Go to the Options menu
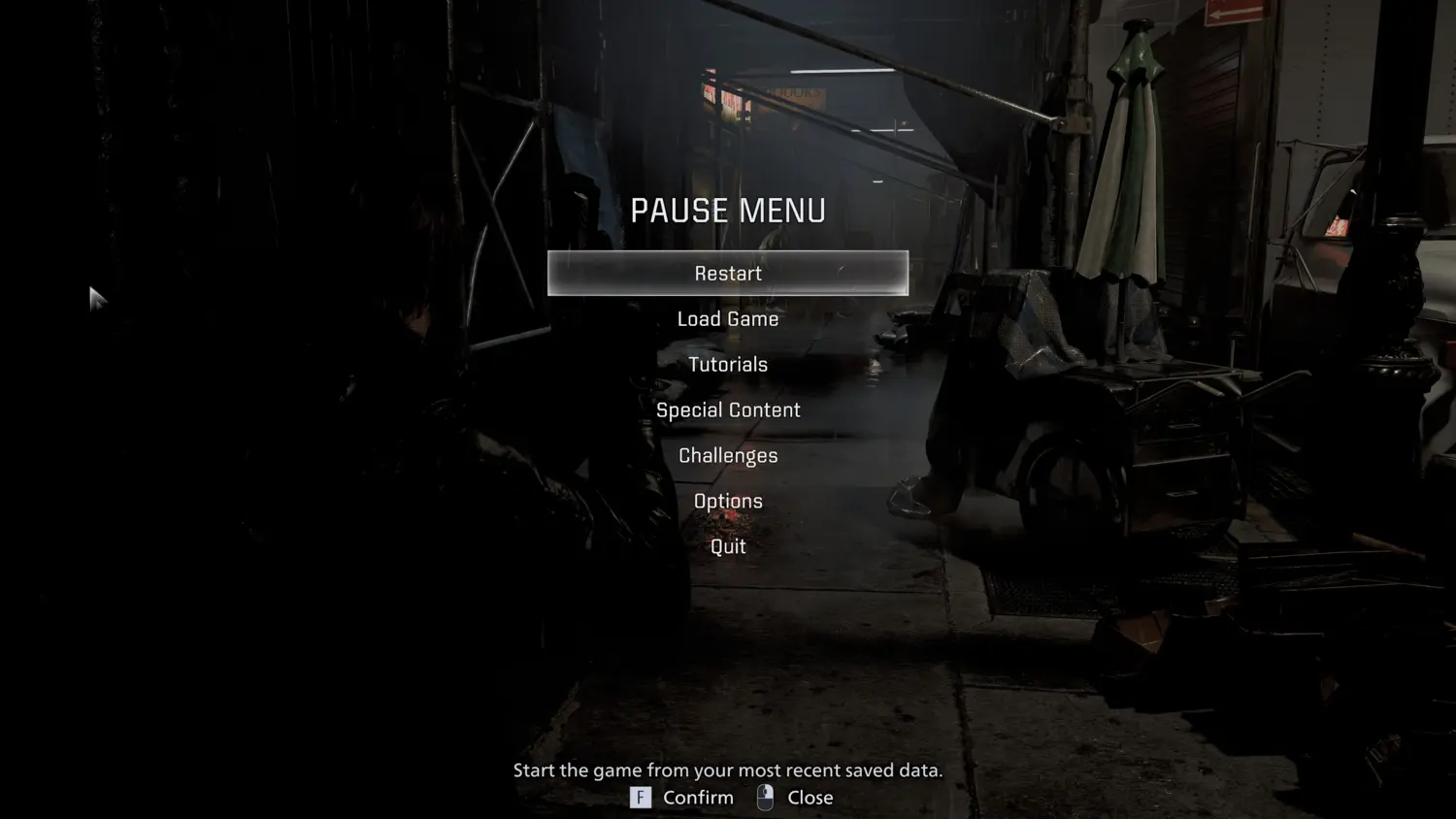The width and height of the screenshot is (1456, 819). pyautogui.click(x=728, y=502)
